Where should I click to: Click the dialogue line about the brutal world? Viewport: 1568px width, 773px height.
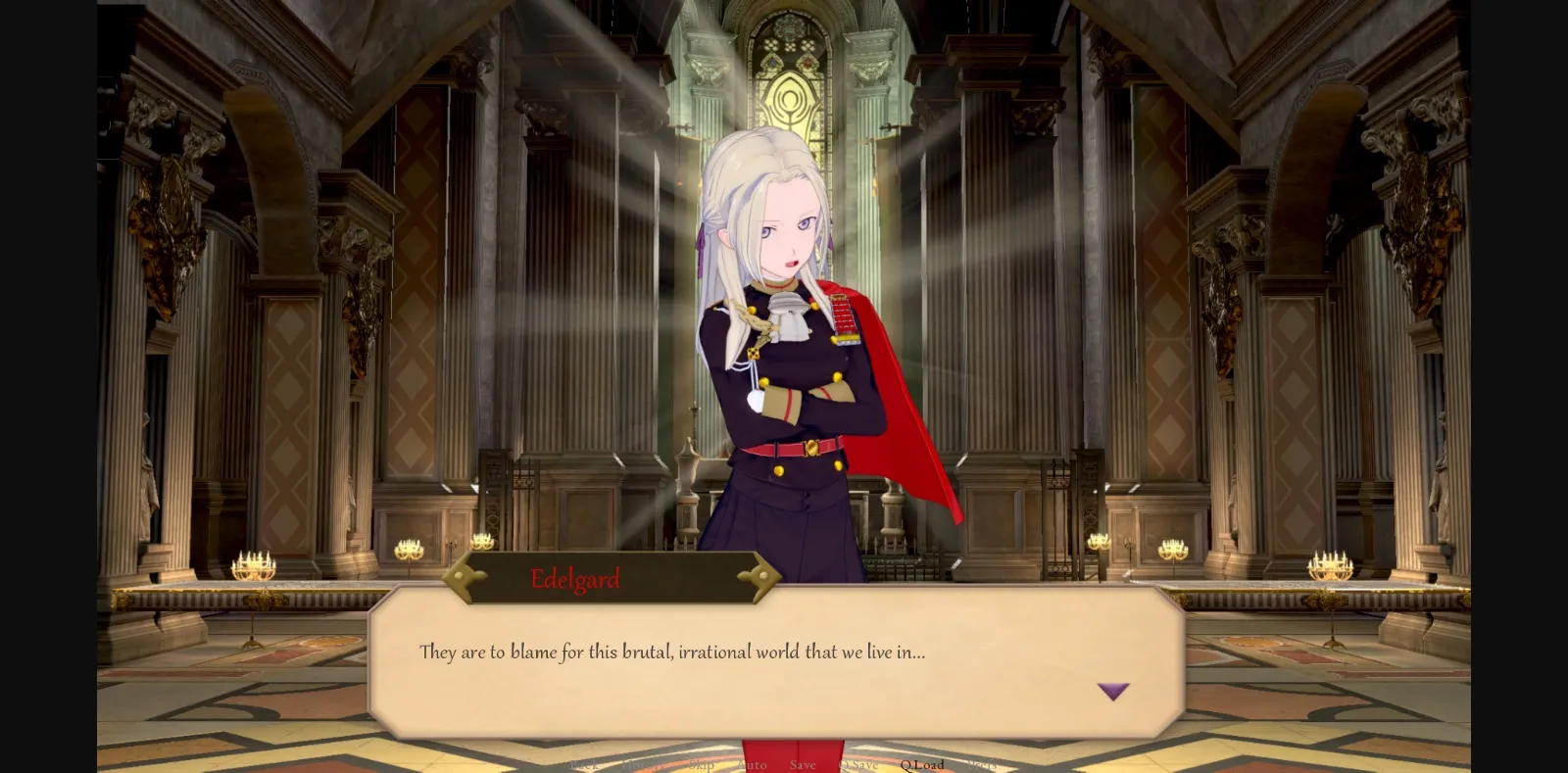[671, 652]
